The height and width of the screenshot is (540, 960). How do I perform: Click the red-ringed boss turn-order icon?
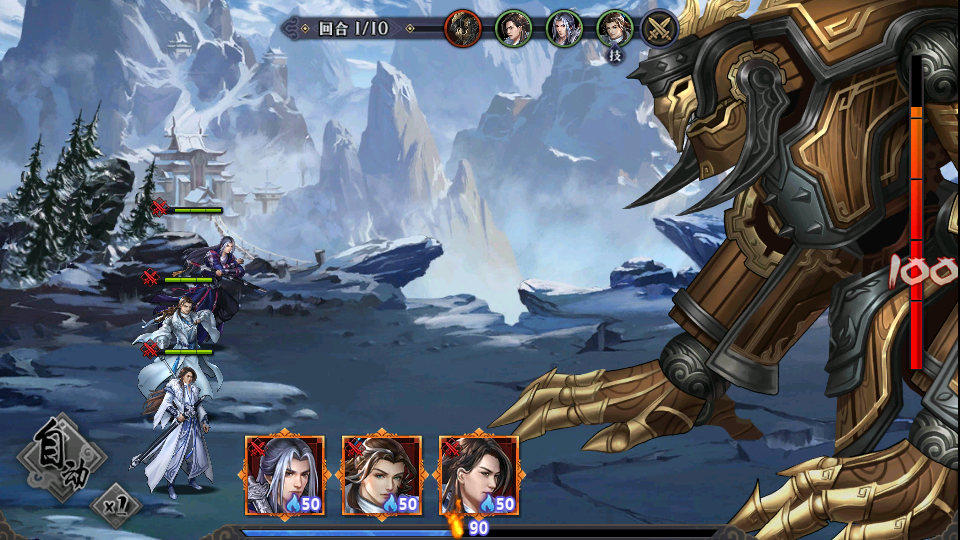click(462, 27)
